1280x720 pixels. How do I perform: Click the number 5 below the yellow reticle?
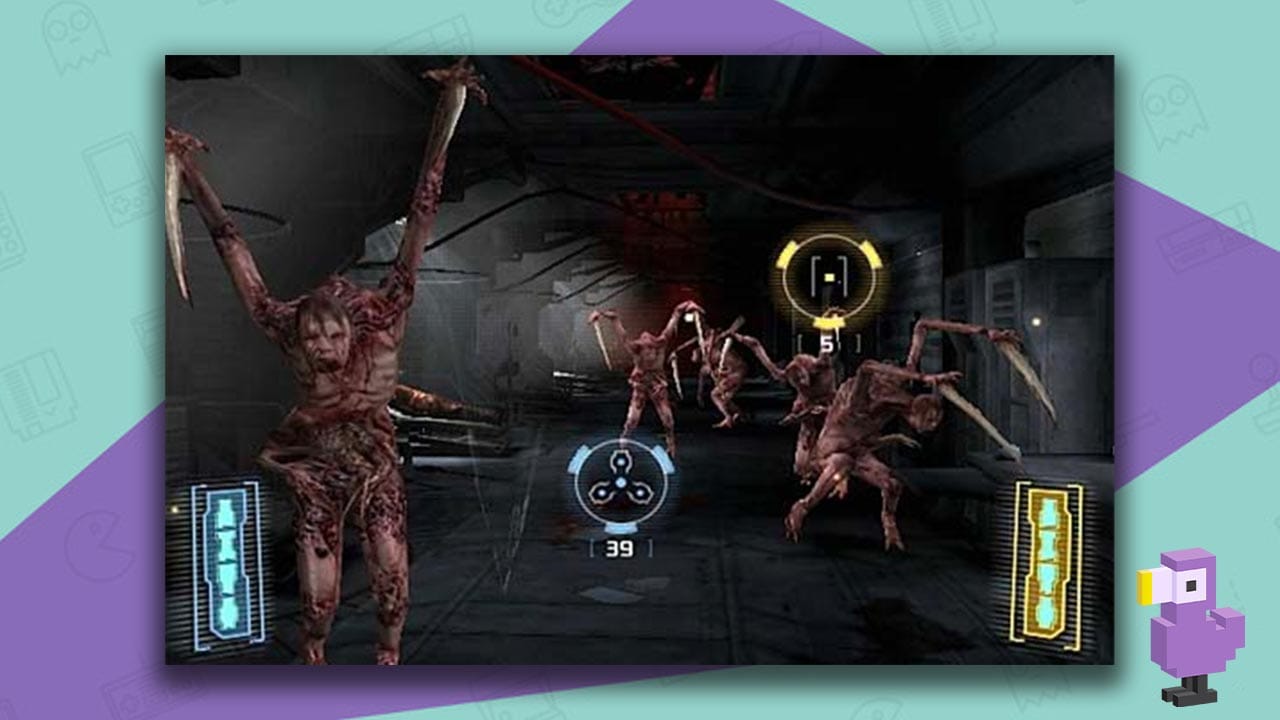click(828, 341)
